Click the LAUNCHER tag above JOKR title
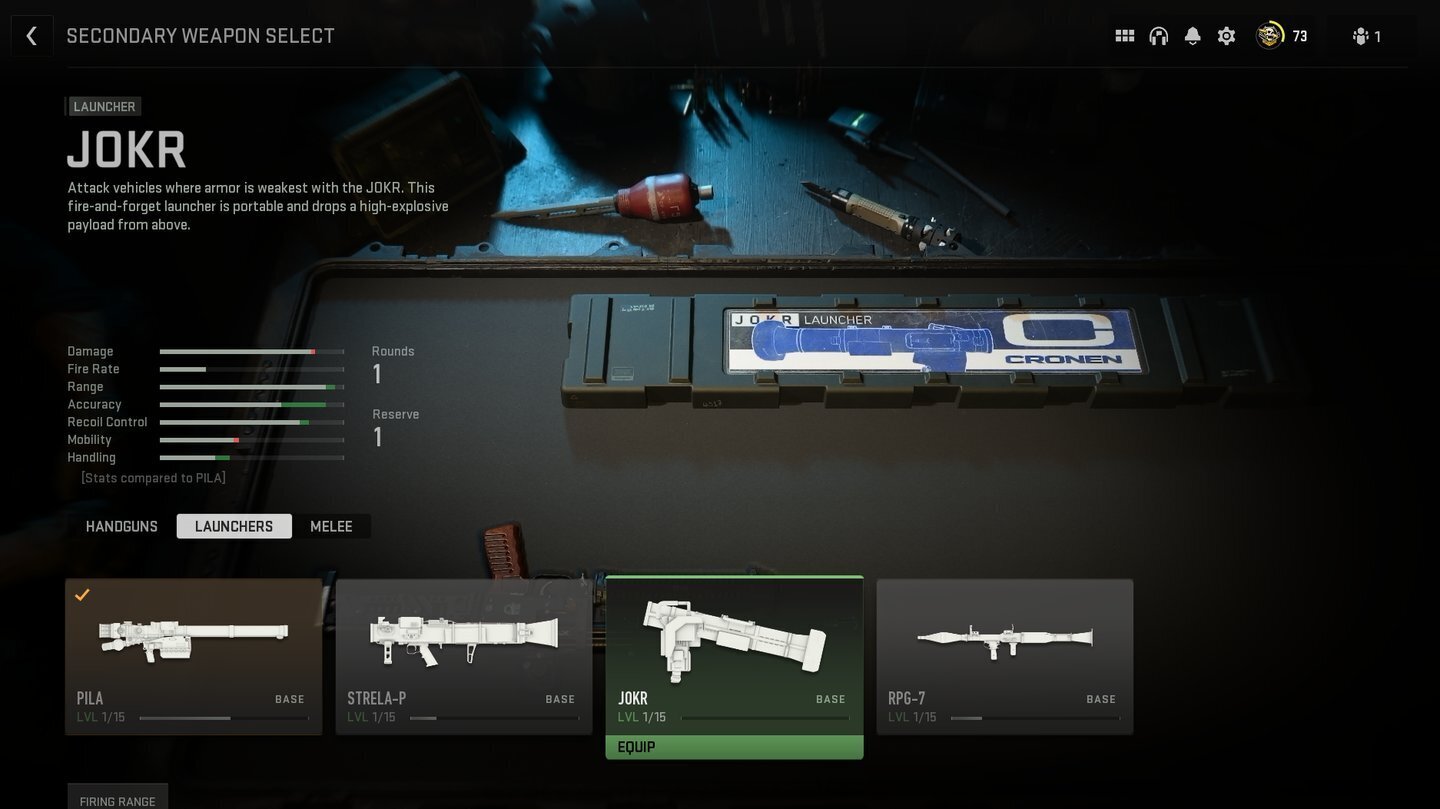This screenshot has width=1440, height=809. (102, 106)
